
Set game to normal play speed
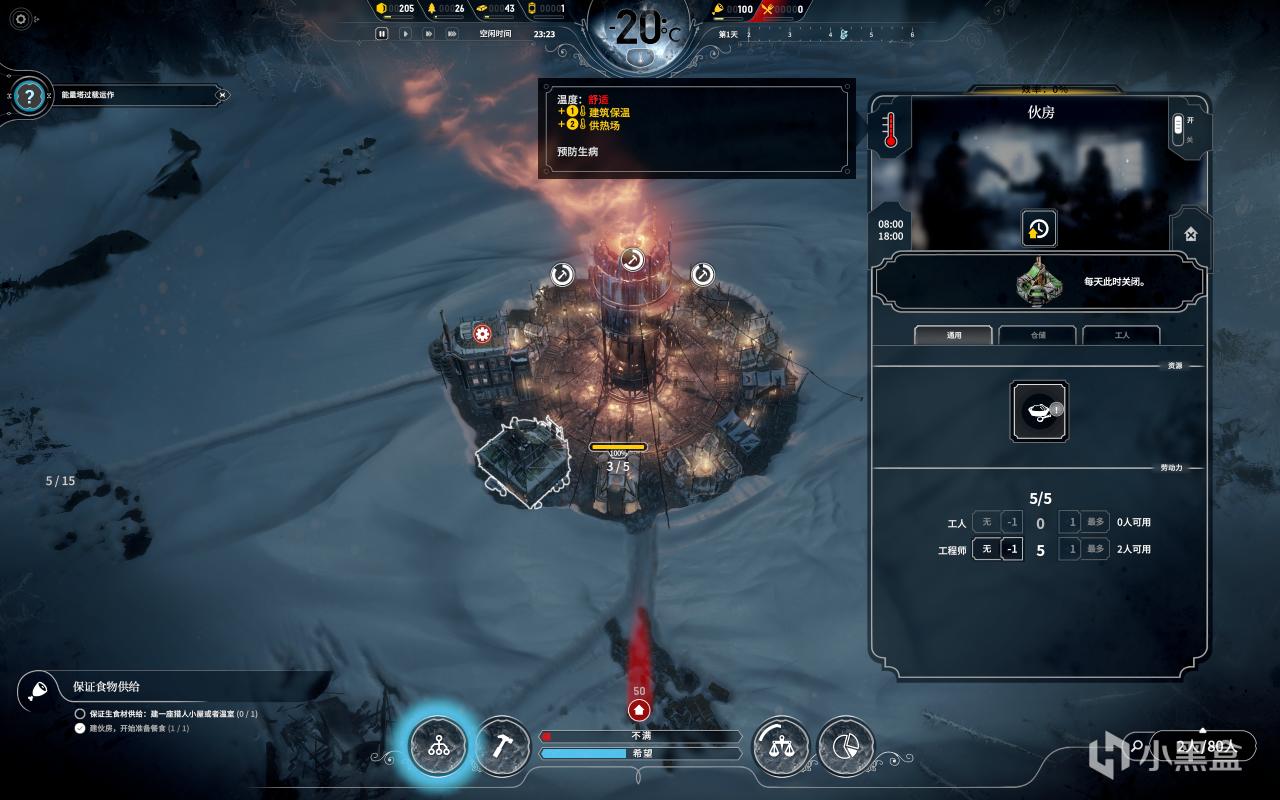coord(405,33)
